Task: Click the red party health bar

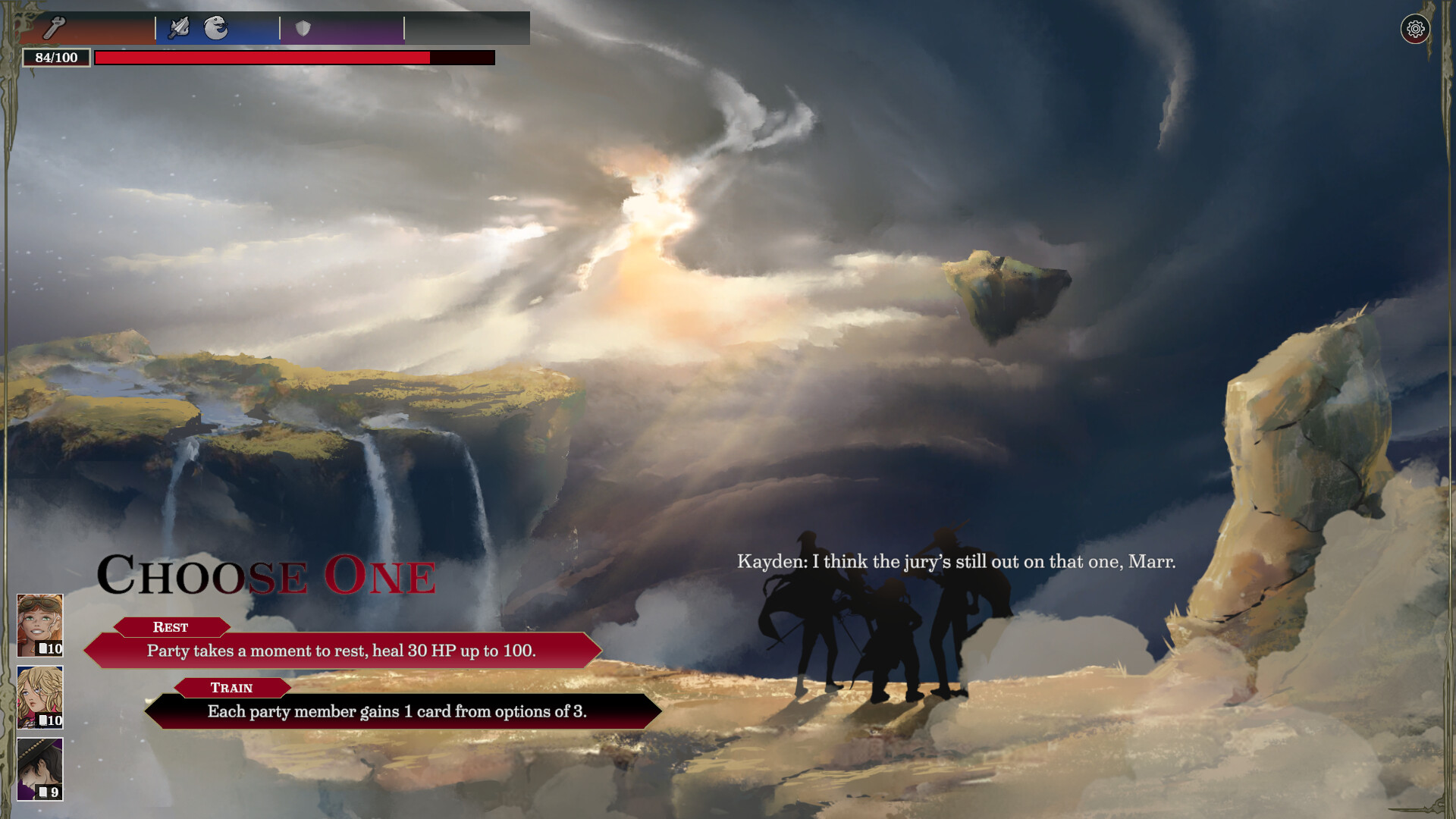Action: click(x=262, y=57)
